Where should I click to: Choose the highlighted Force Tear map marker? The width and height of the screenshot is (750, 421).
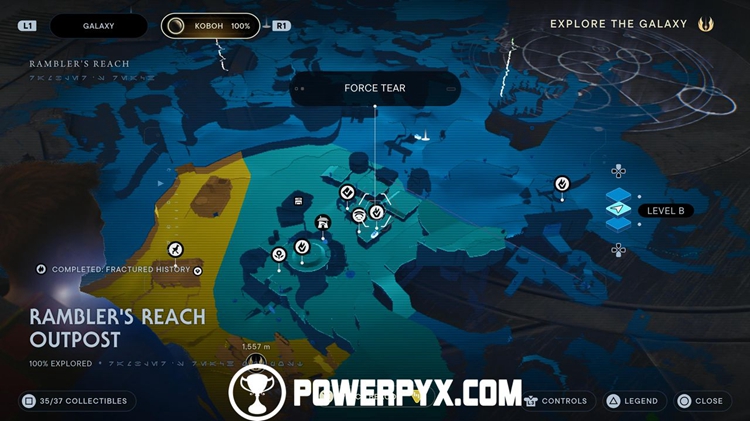[x=376, y=212]
